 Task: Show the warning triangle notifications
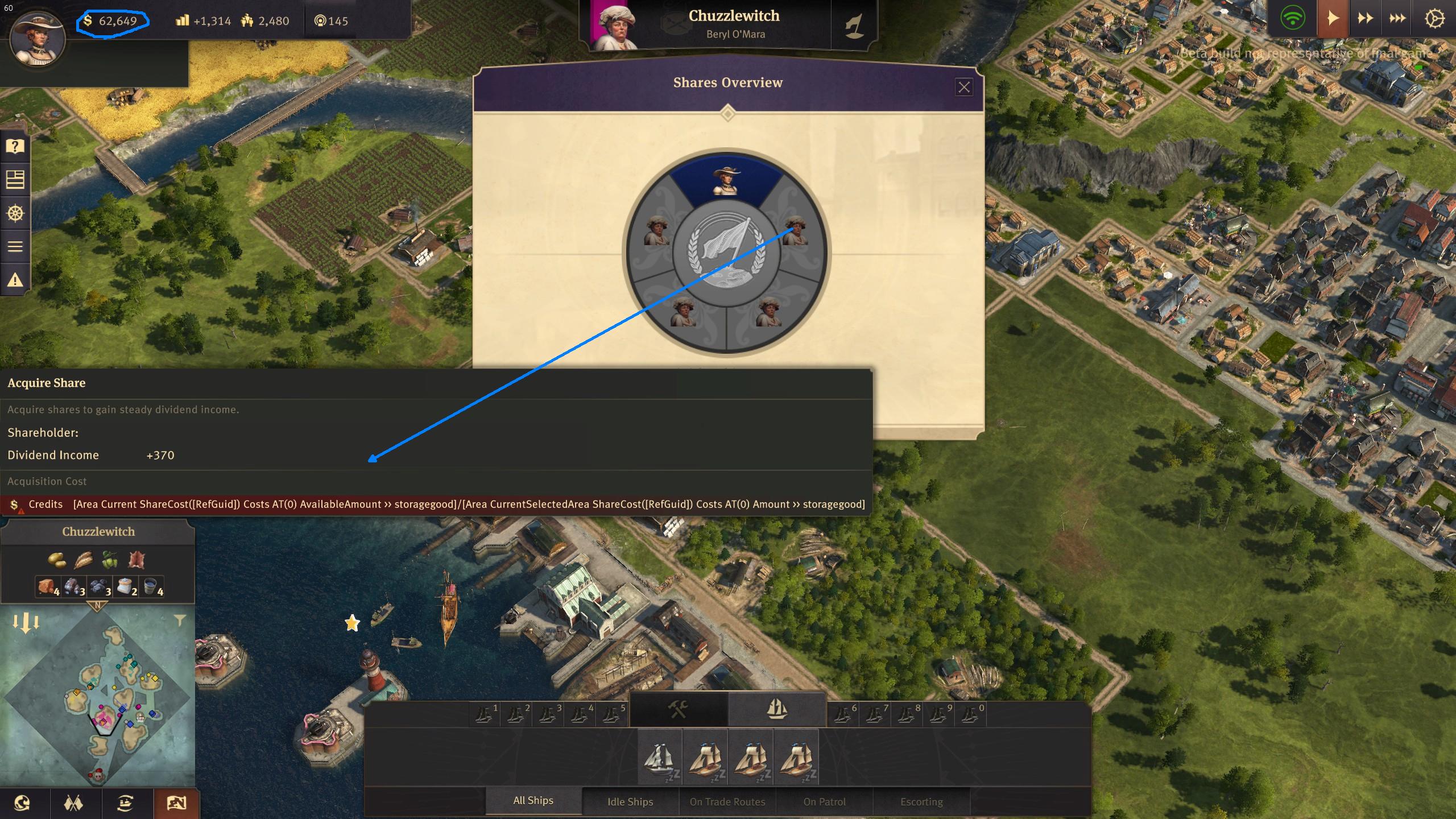[15, 280]
